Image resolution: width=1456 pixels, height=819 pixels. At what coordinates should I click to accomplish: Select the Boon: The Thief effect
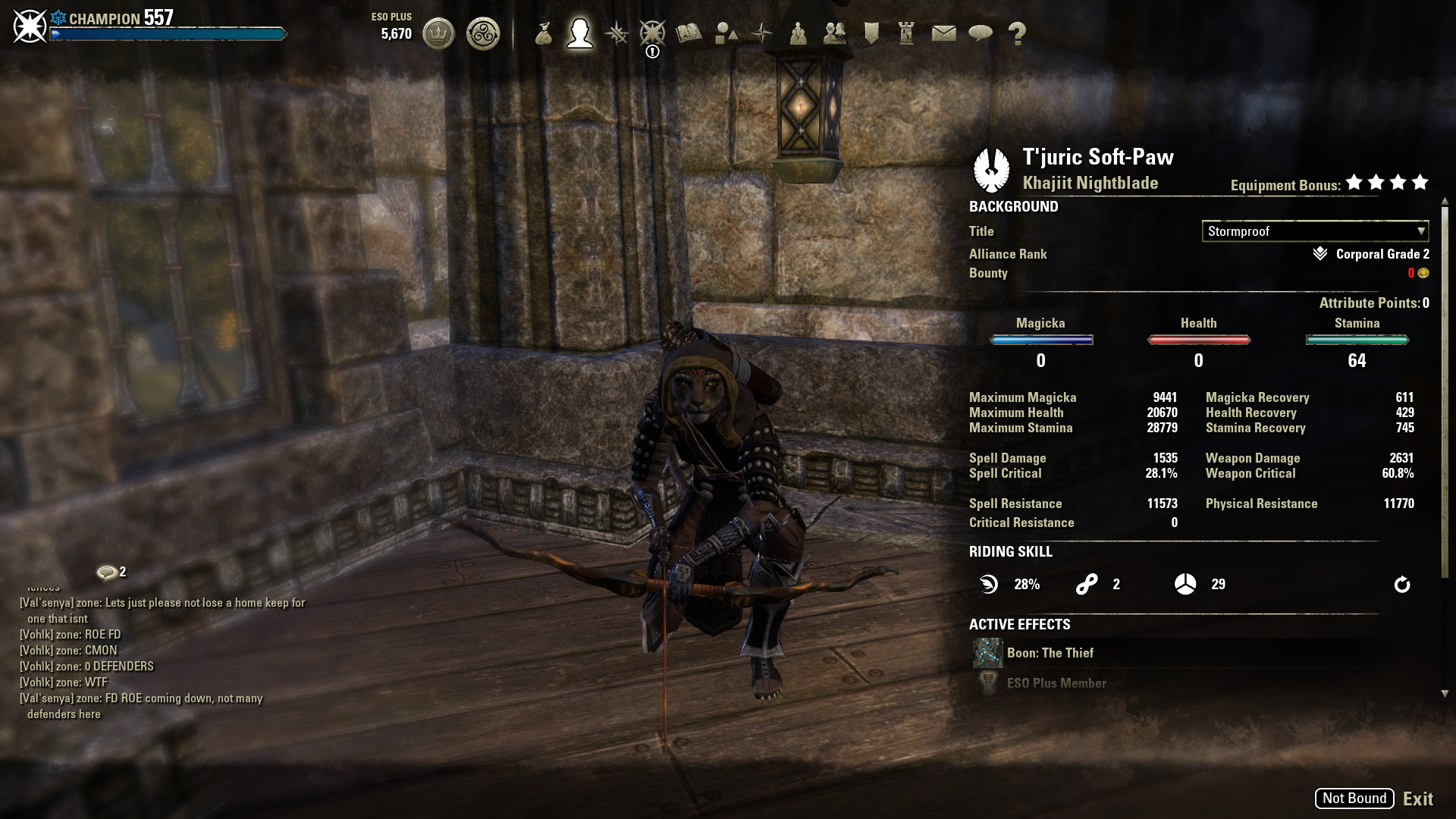coord(1050,653)
